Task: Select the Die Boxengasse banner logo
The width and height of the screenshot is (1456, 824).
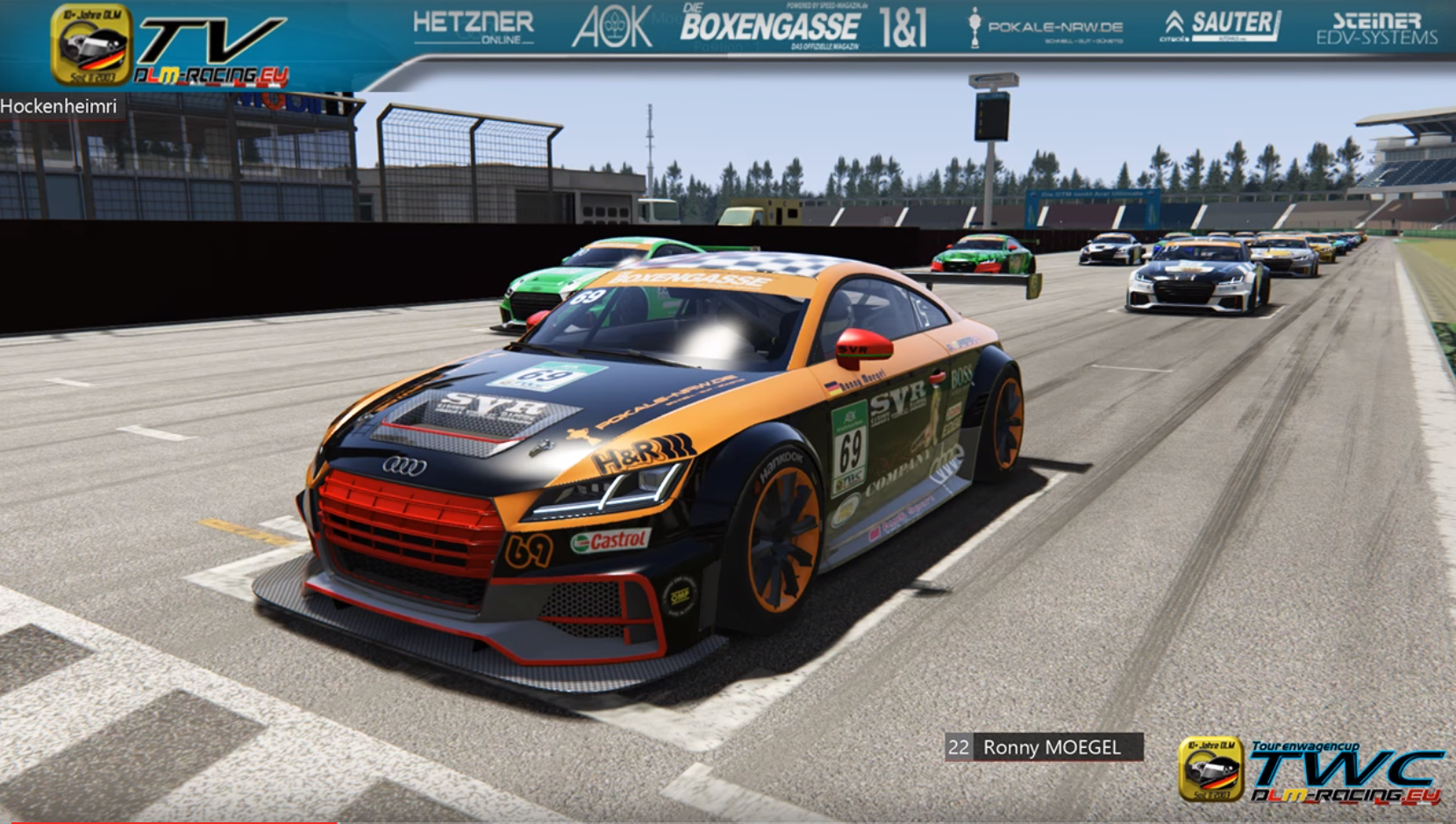Action: (770, 27)
